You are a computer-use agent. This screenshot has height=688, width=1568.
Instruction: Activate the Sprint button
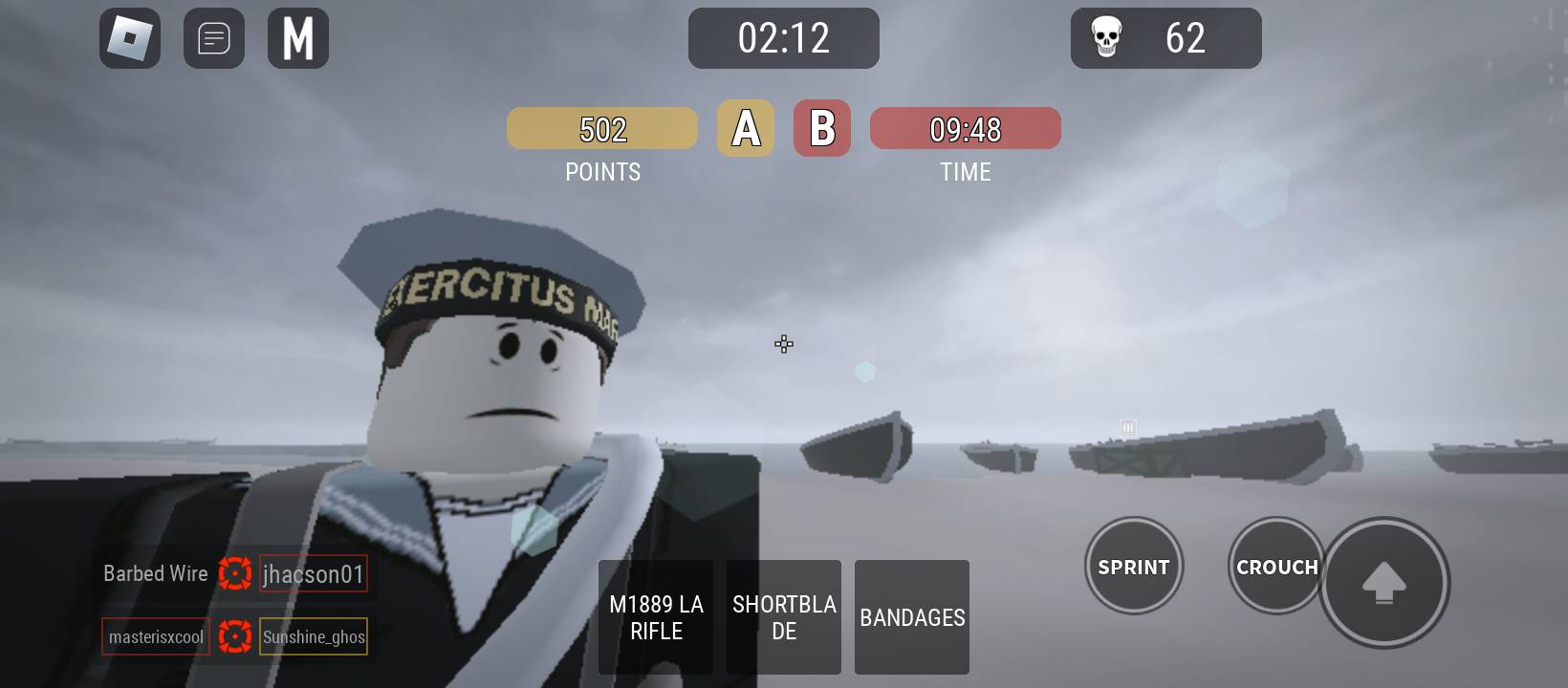(x=1134, y=567)
